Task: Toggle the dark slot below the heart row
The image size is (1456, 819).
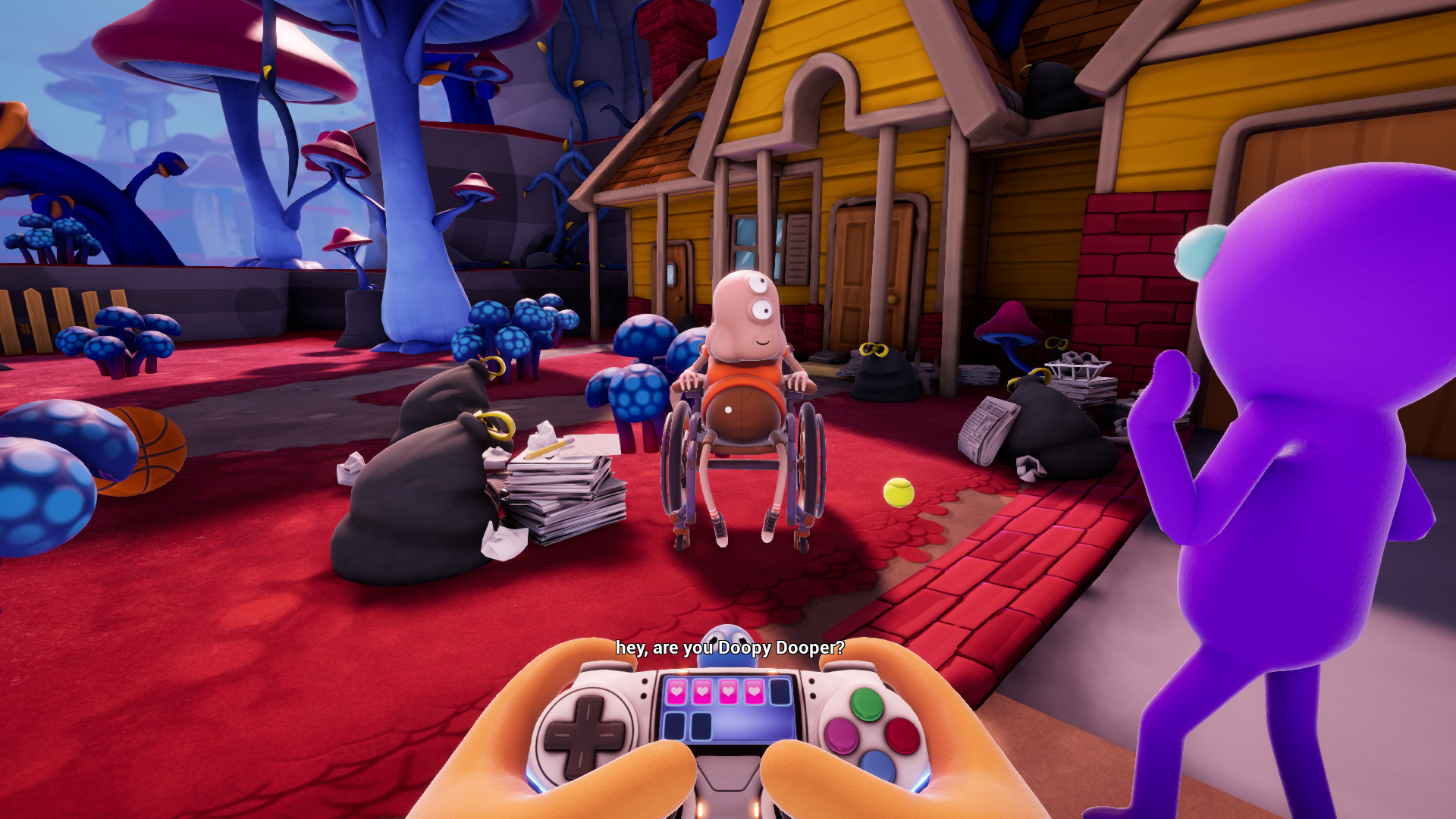Action: [x=674, y=726]
